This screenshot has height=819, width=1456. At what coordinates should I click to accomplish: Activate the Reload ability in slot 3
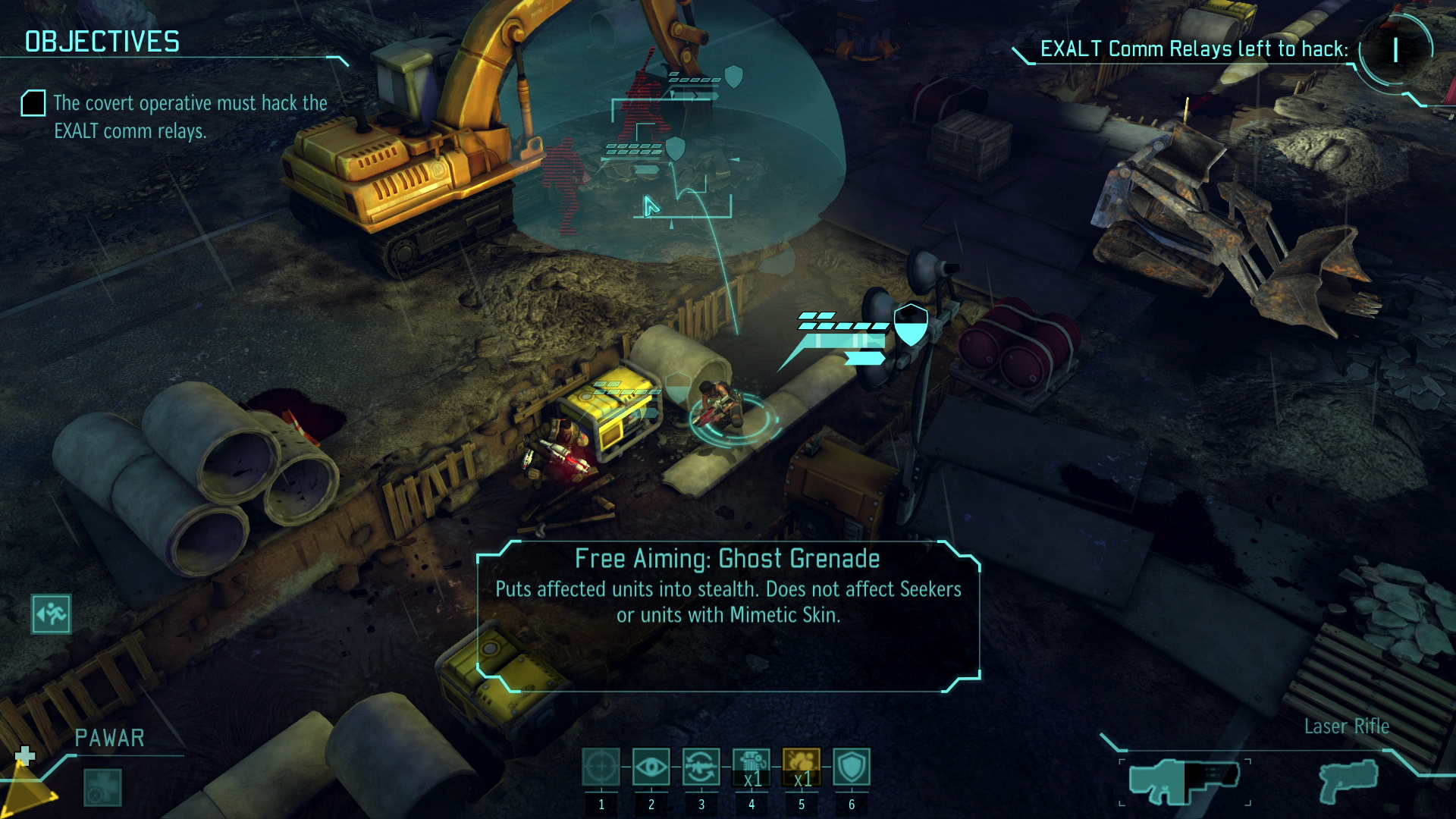tap(703, 768)
